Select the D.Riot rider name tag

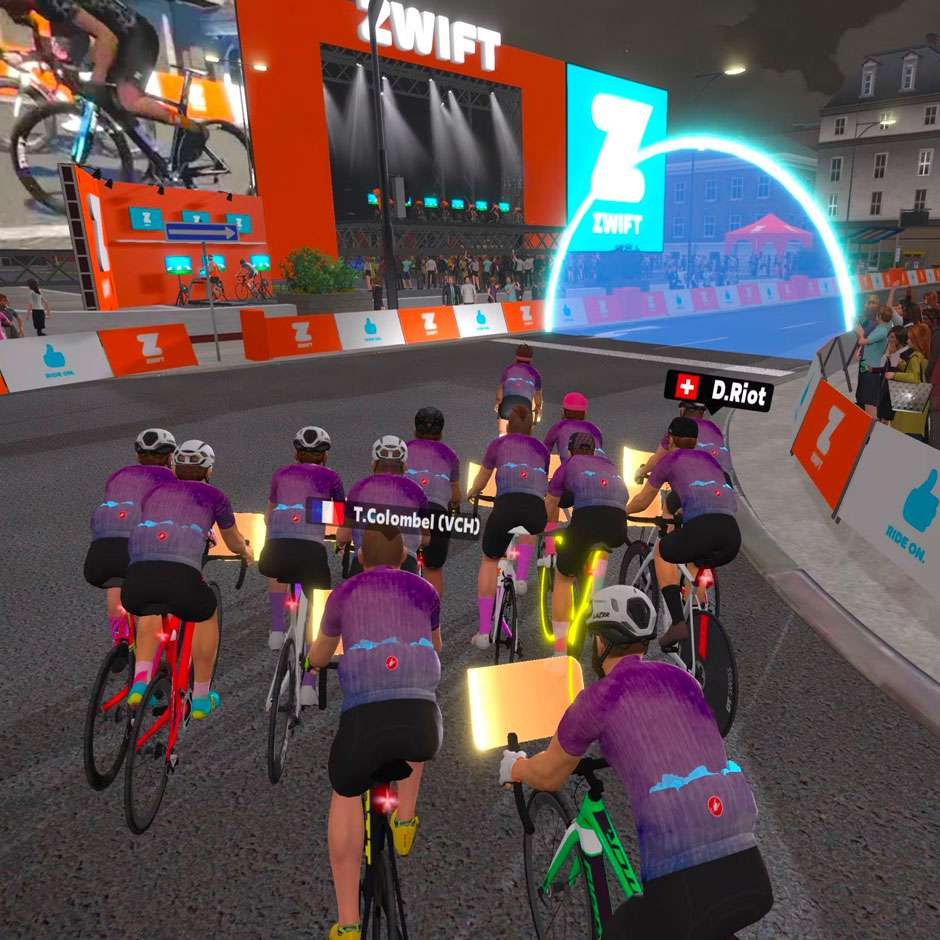coord(718,390)
